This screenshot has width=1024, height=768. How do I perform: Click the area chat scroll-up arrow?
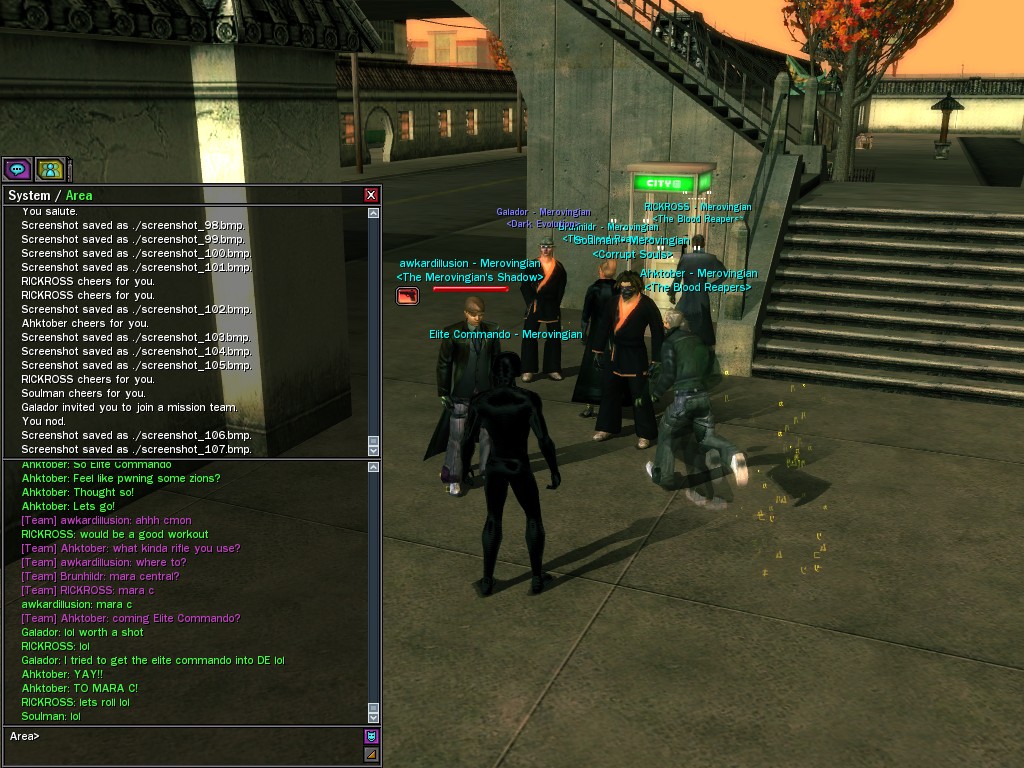click(373, 467)
